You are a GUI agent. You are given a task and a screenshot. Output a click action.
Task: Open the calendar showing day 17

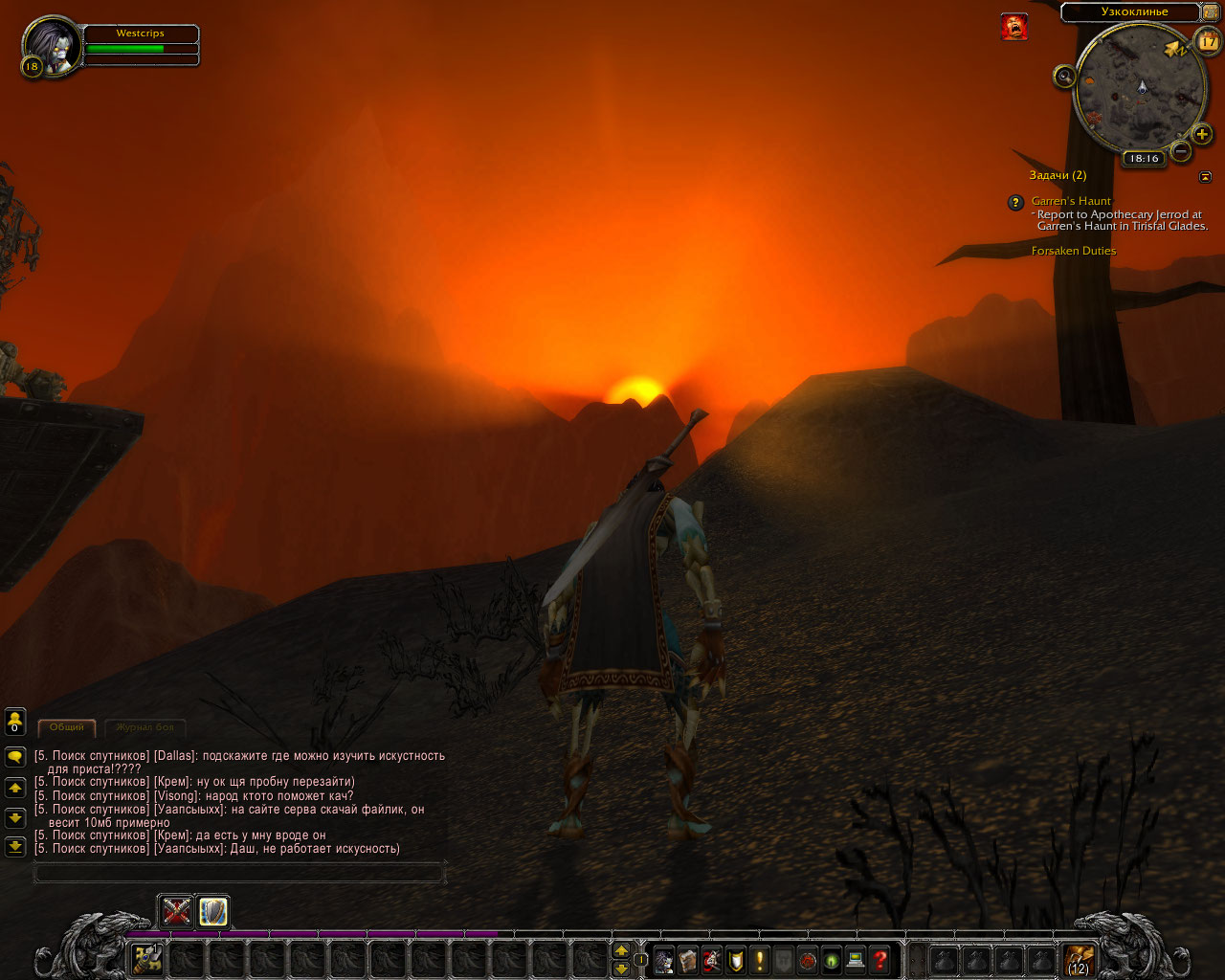point(1208,42)
